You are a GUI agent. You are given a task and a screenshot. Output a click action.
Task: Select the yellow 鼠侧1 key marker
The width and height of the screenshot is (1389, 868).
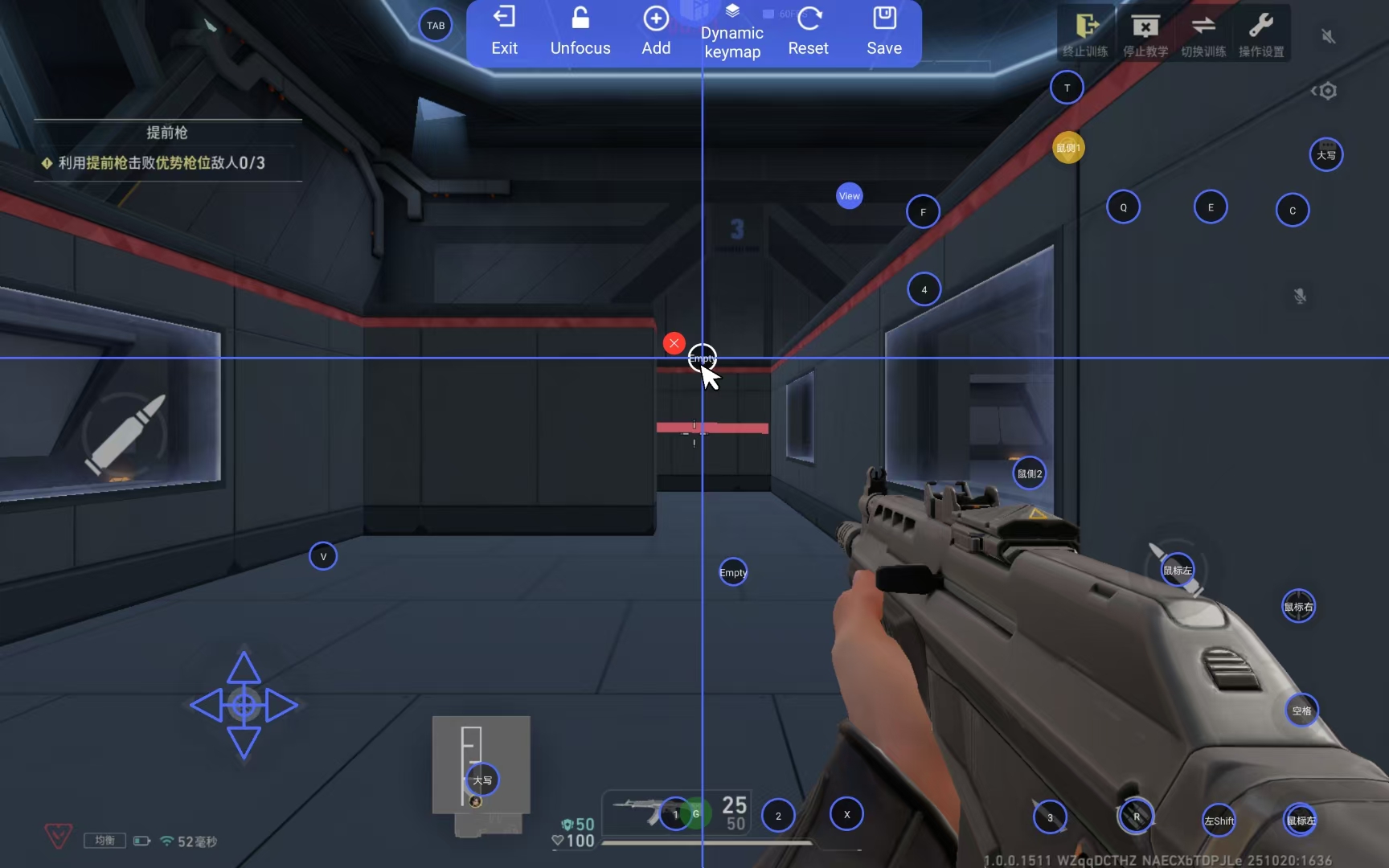click(1068, 148)
